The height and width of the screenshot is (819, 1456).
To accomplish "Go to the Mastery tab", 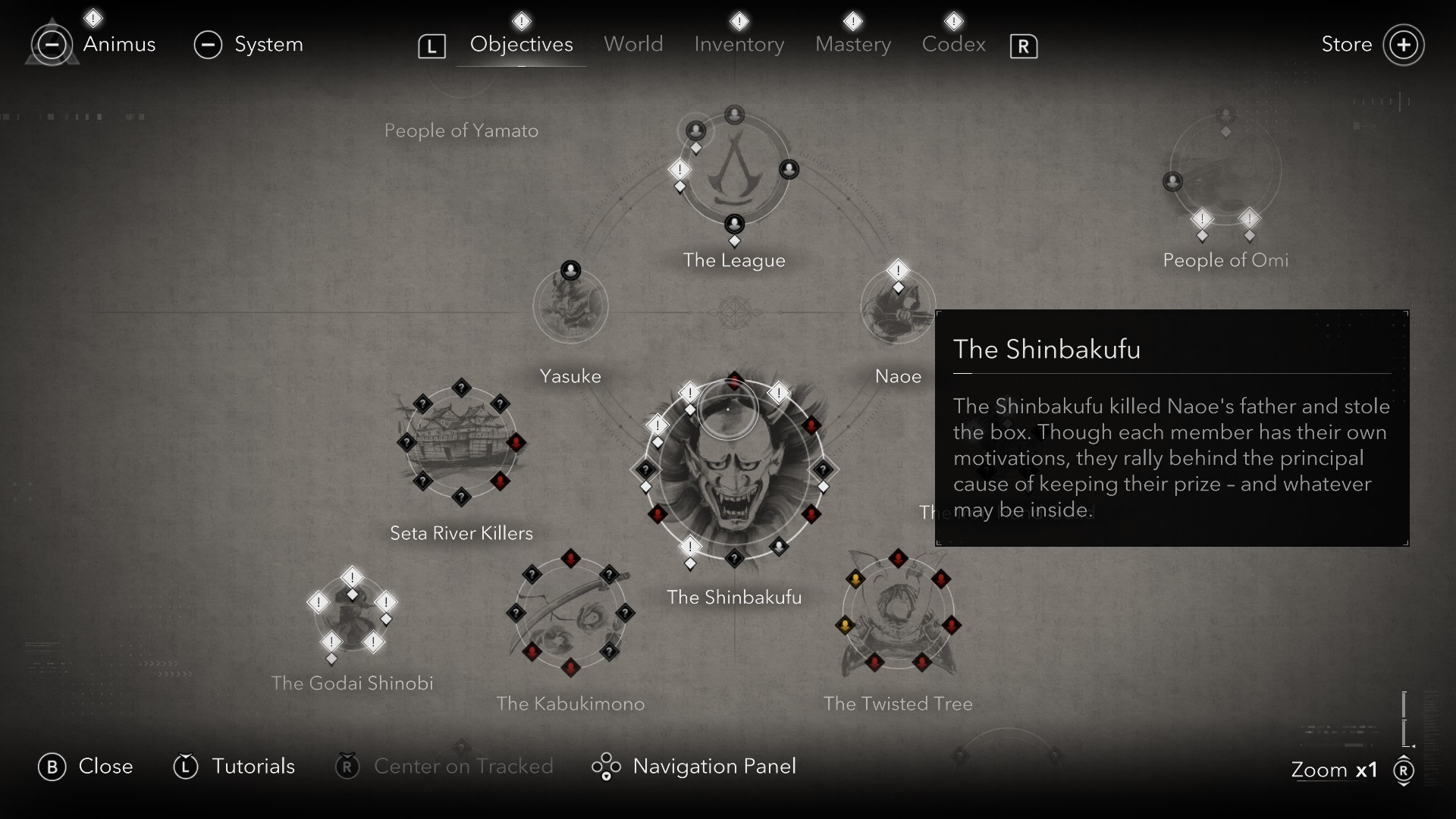I will click(852, 45).
